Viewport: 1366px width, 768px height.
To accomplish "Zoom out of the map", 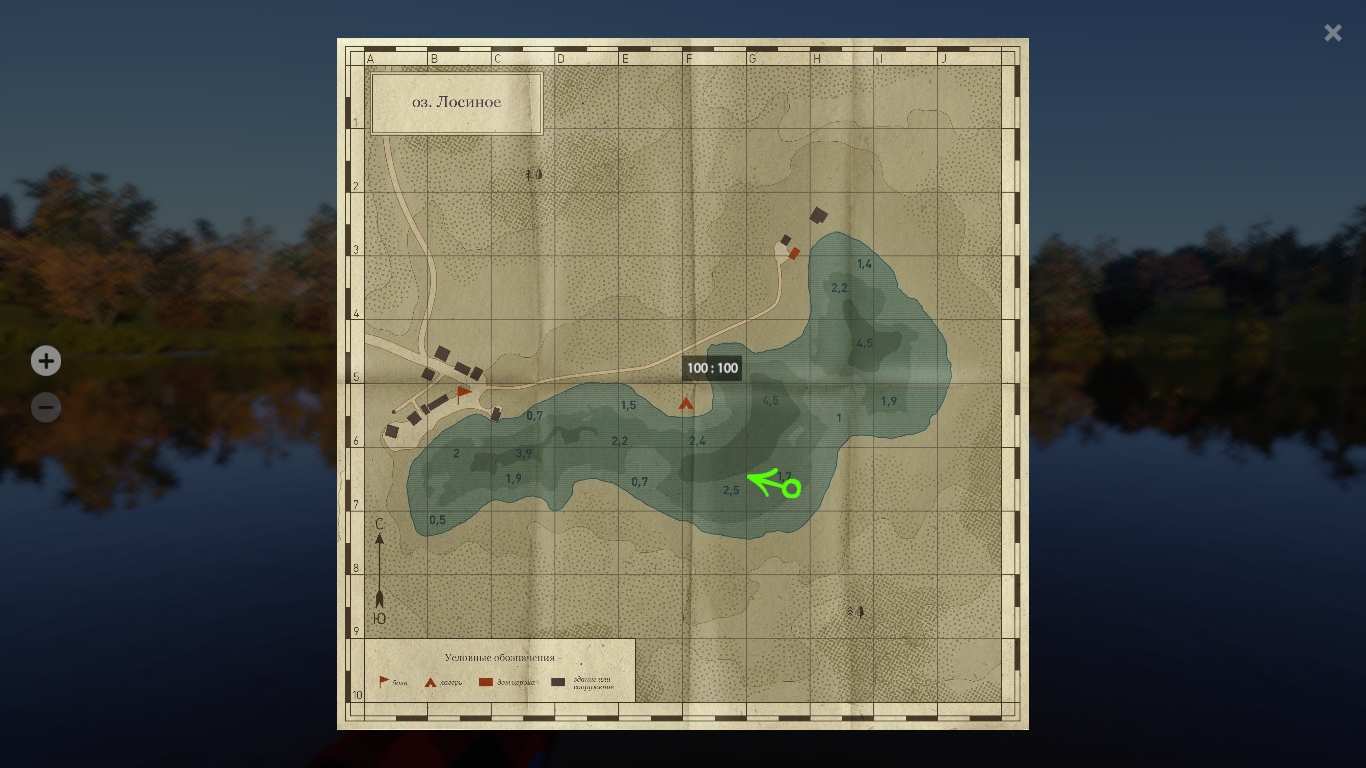I will coord(46,407).
